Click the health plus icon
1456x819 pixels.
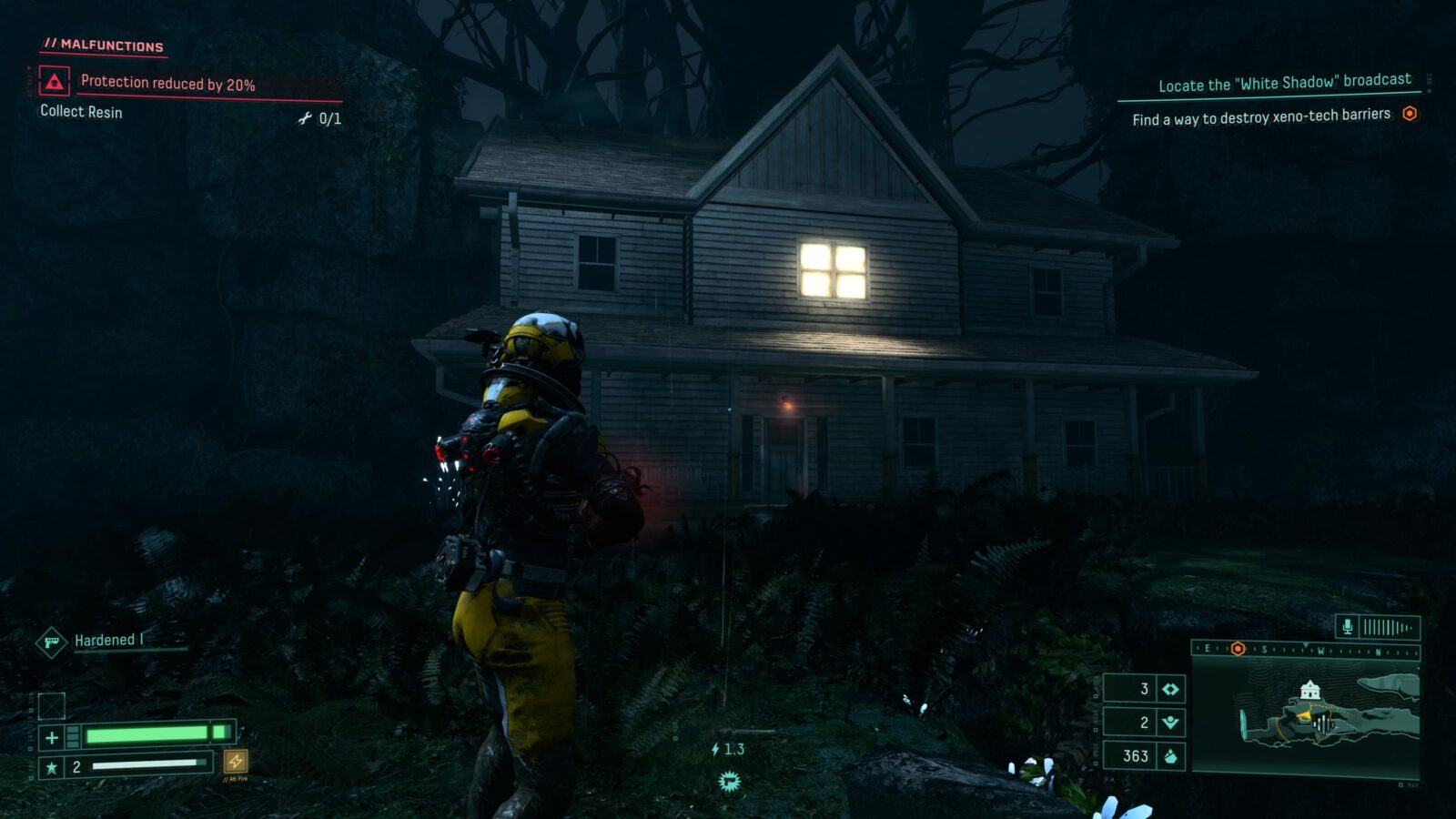pos(52,737)
